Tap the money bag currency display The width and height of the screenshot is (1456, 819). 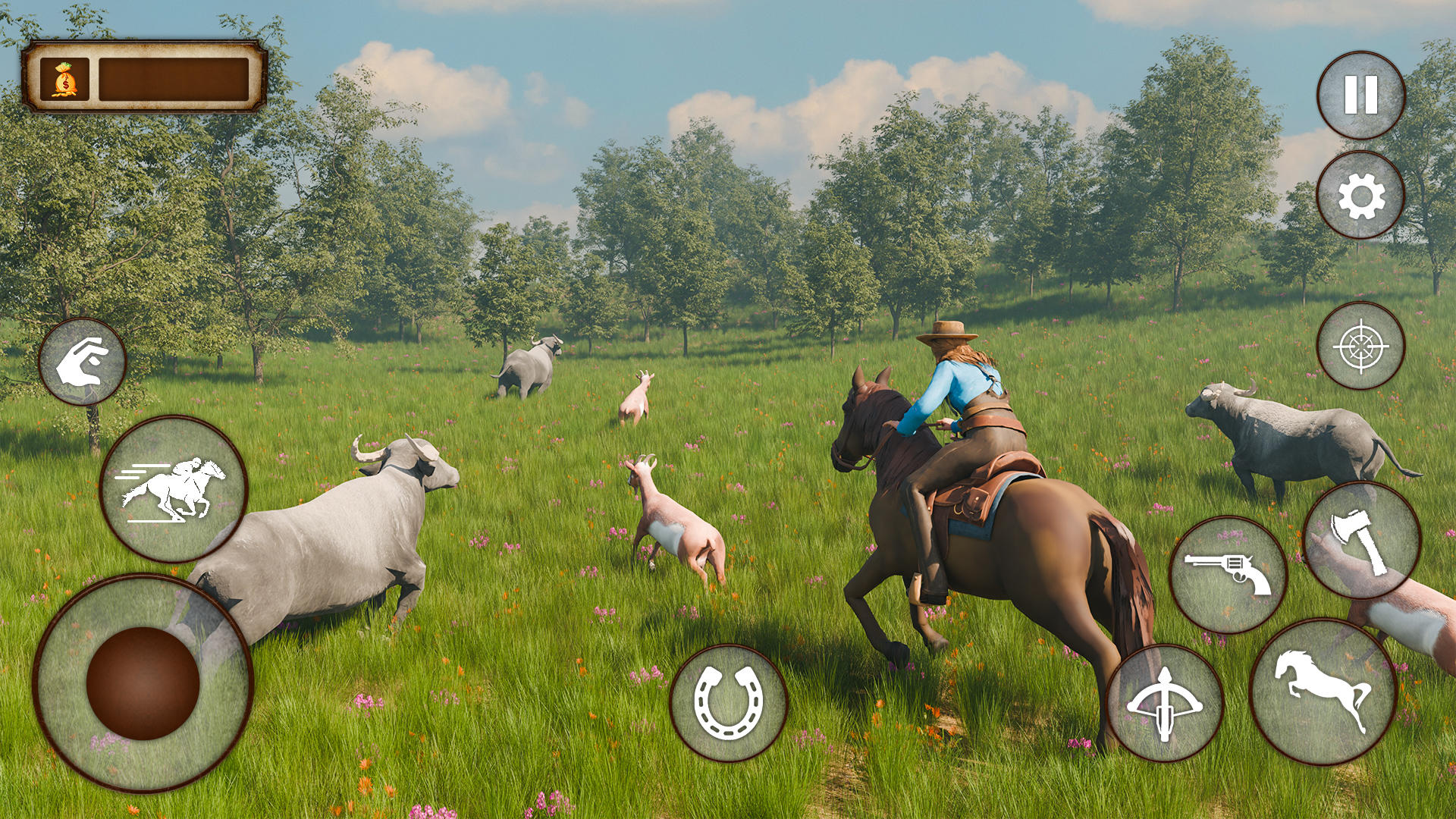pos(63,78)
